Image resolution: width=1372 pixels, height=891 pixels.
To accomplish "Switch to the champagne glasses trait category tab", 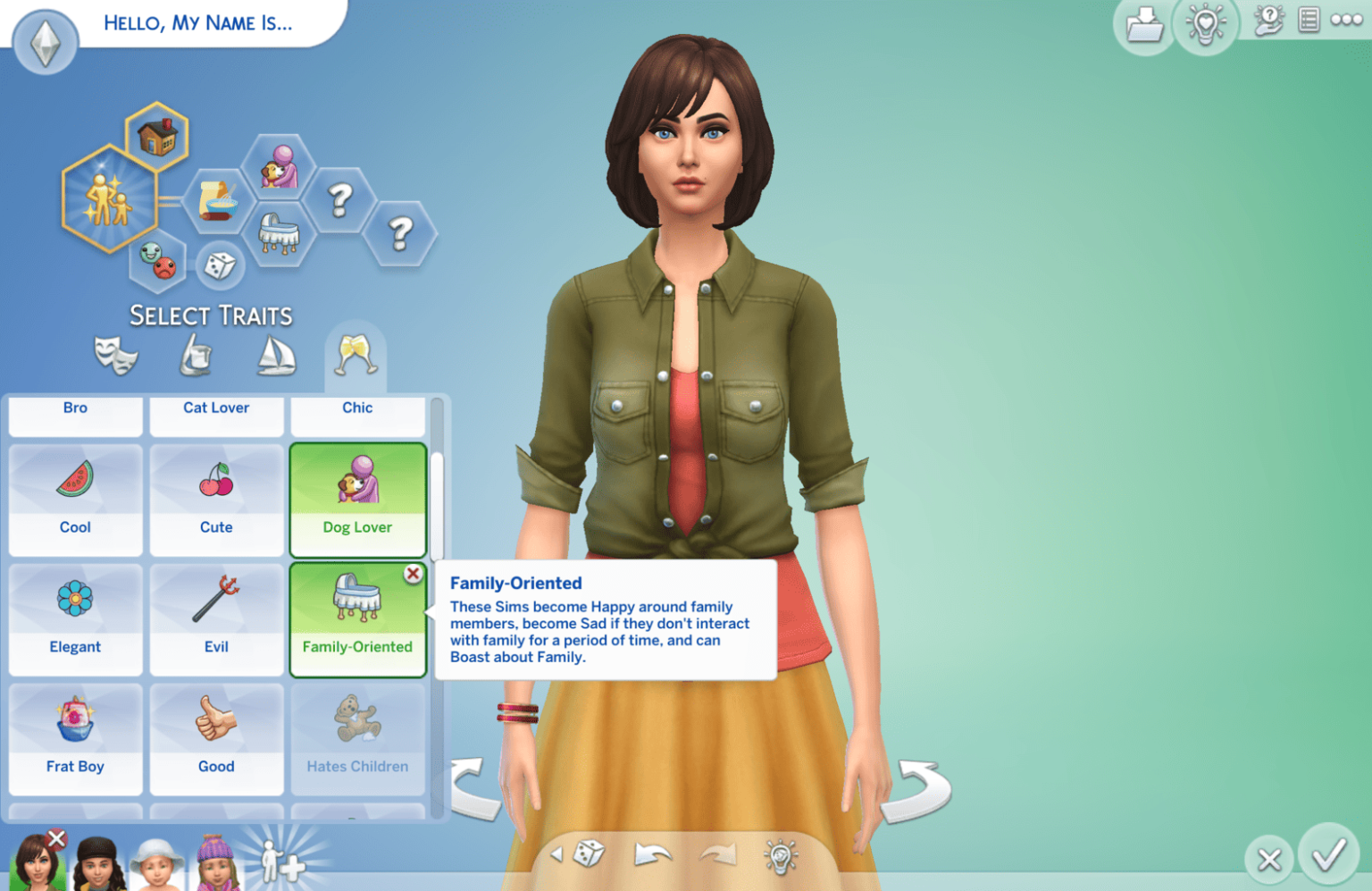I will [x=356, y=353].
